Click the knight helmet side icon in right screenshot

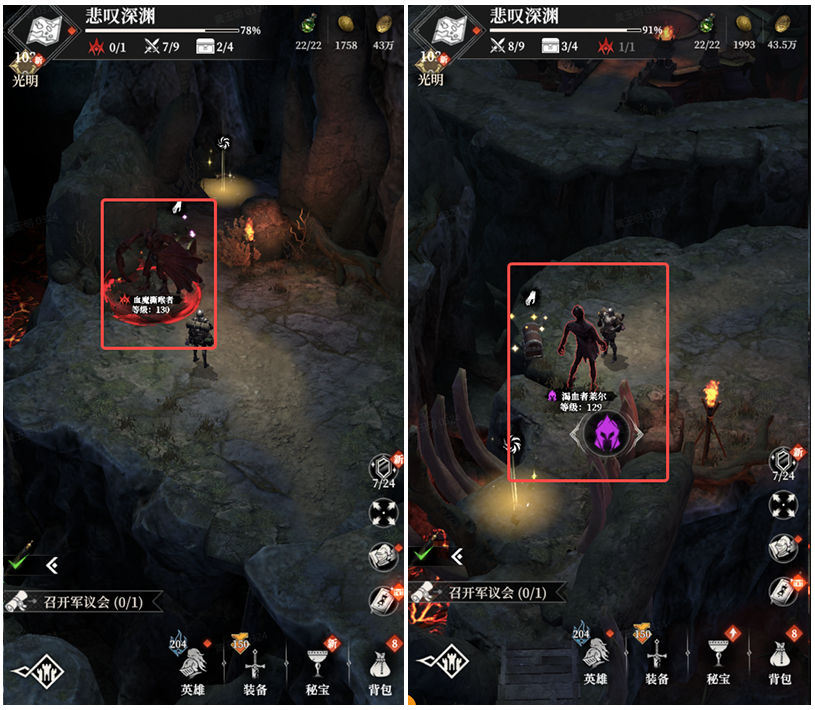[x=783, y=548]
